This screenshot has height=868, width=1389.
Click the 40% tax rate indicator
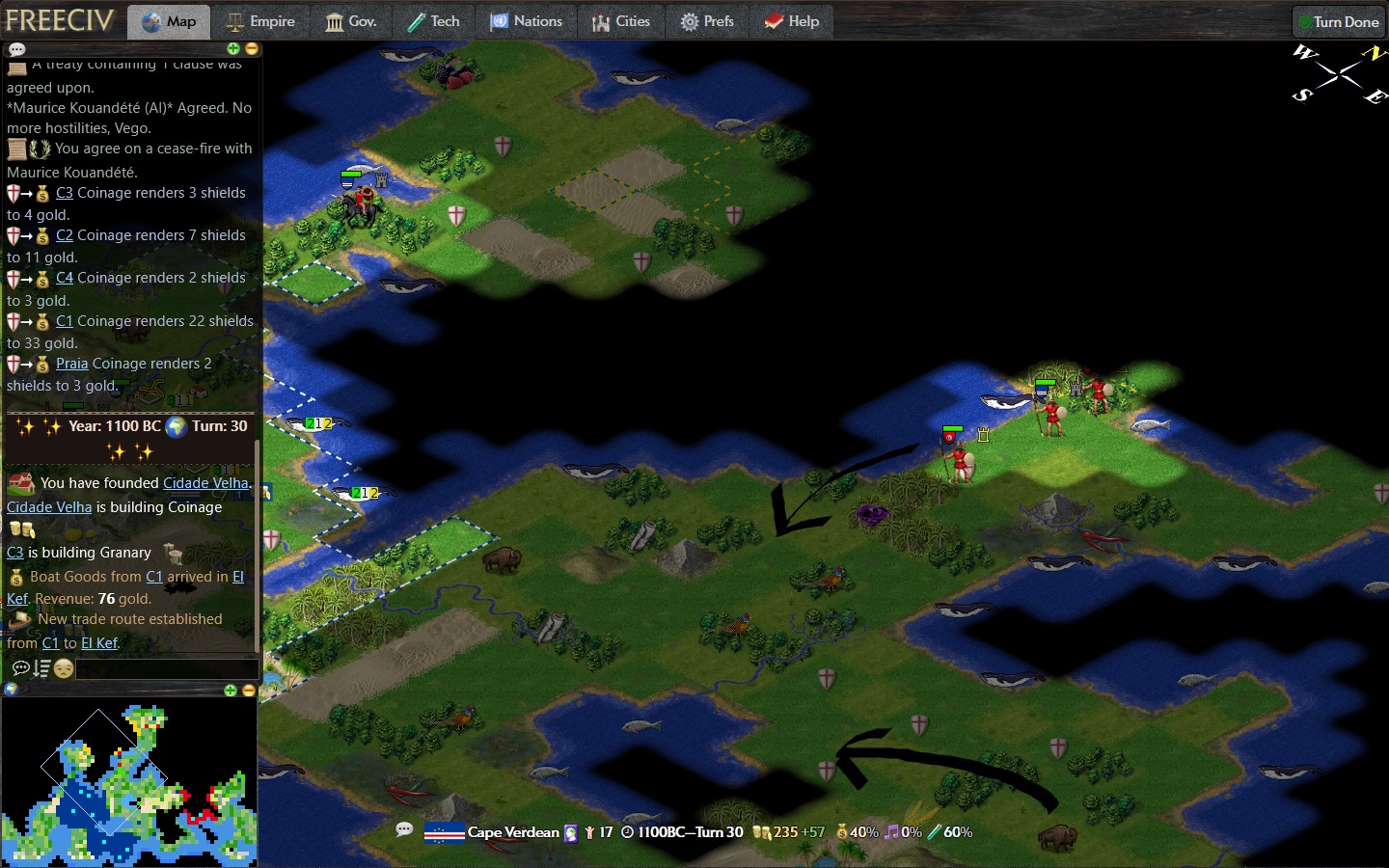coord(858,832)
